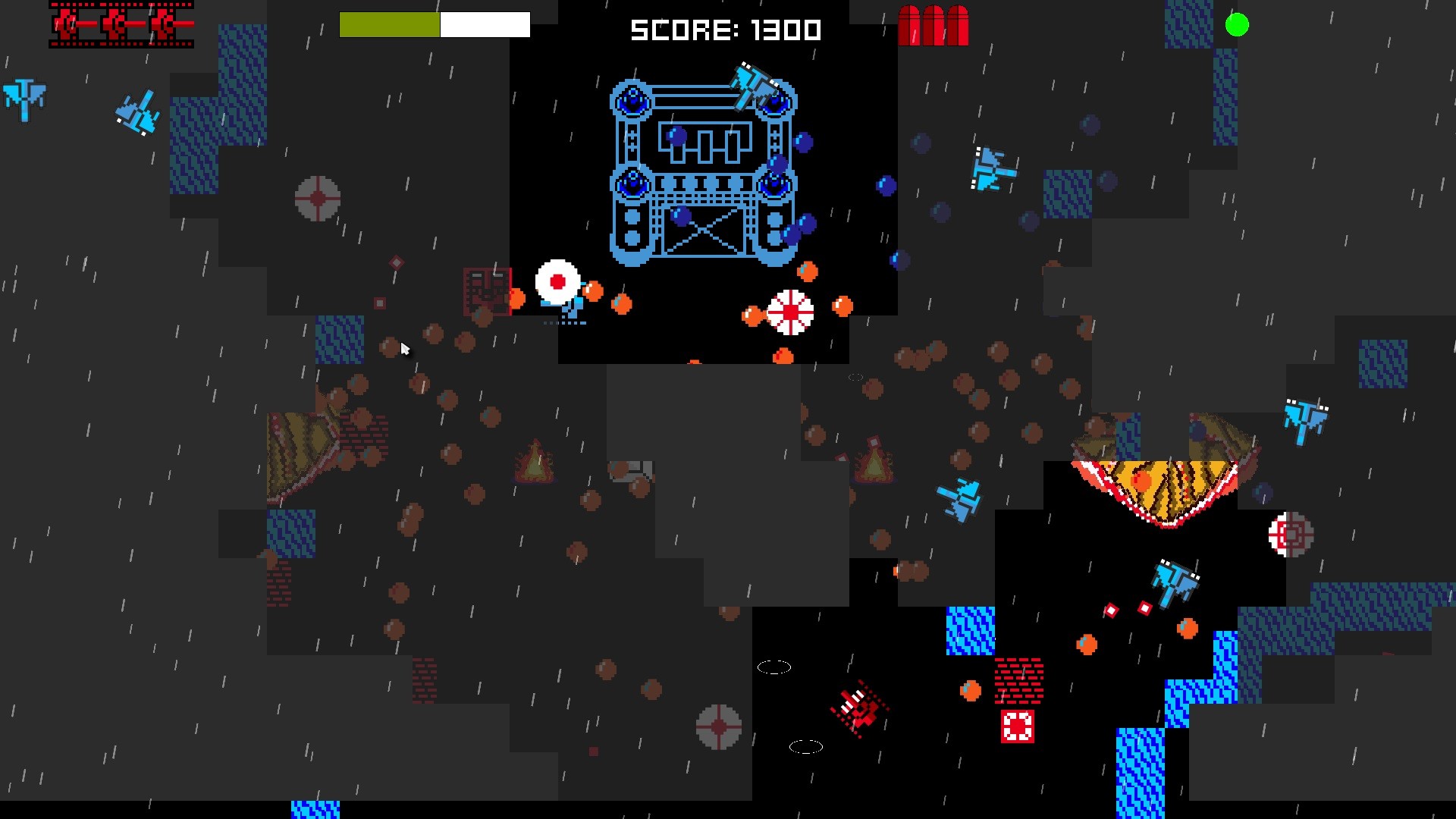The image size is (1456, 819).
Task: Click the large blue boss machine structure
Action: (705, 171)
